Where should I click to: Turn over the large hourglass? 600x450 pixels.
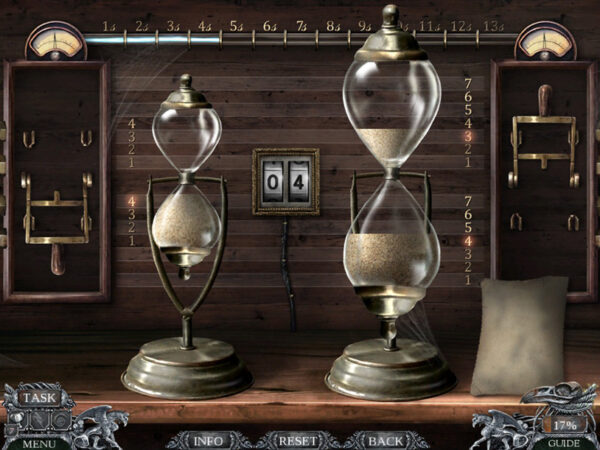(392, 170)
